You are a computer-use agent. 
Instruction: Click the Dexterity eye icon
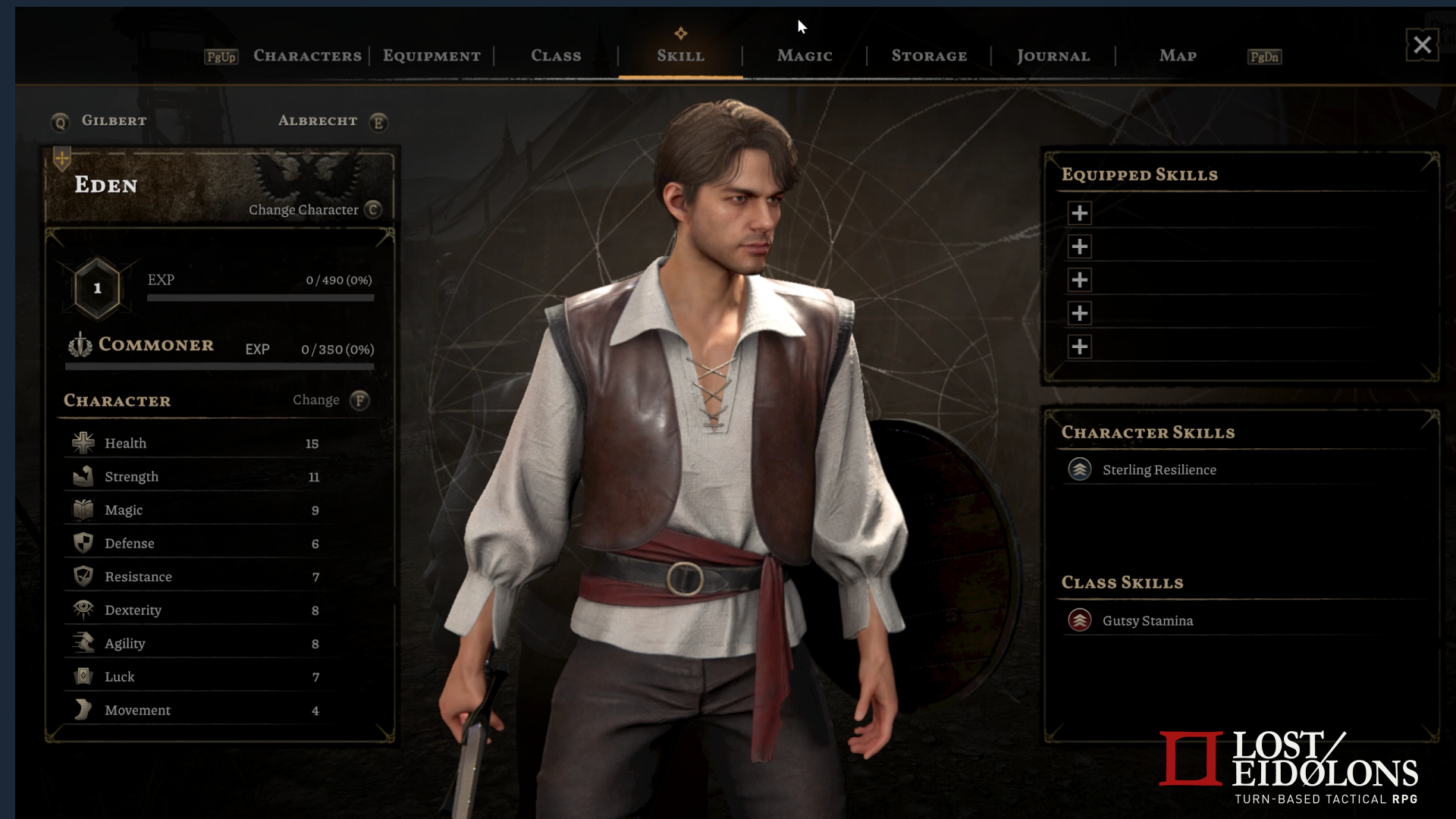pyautogui.click(x=83, y=610)
